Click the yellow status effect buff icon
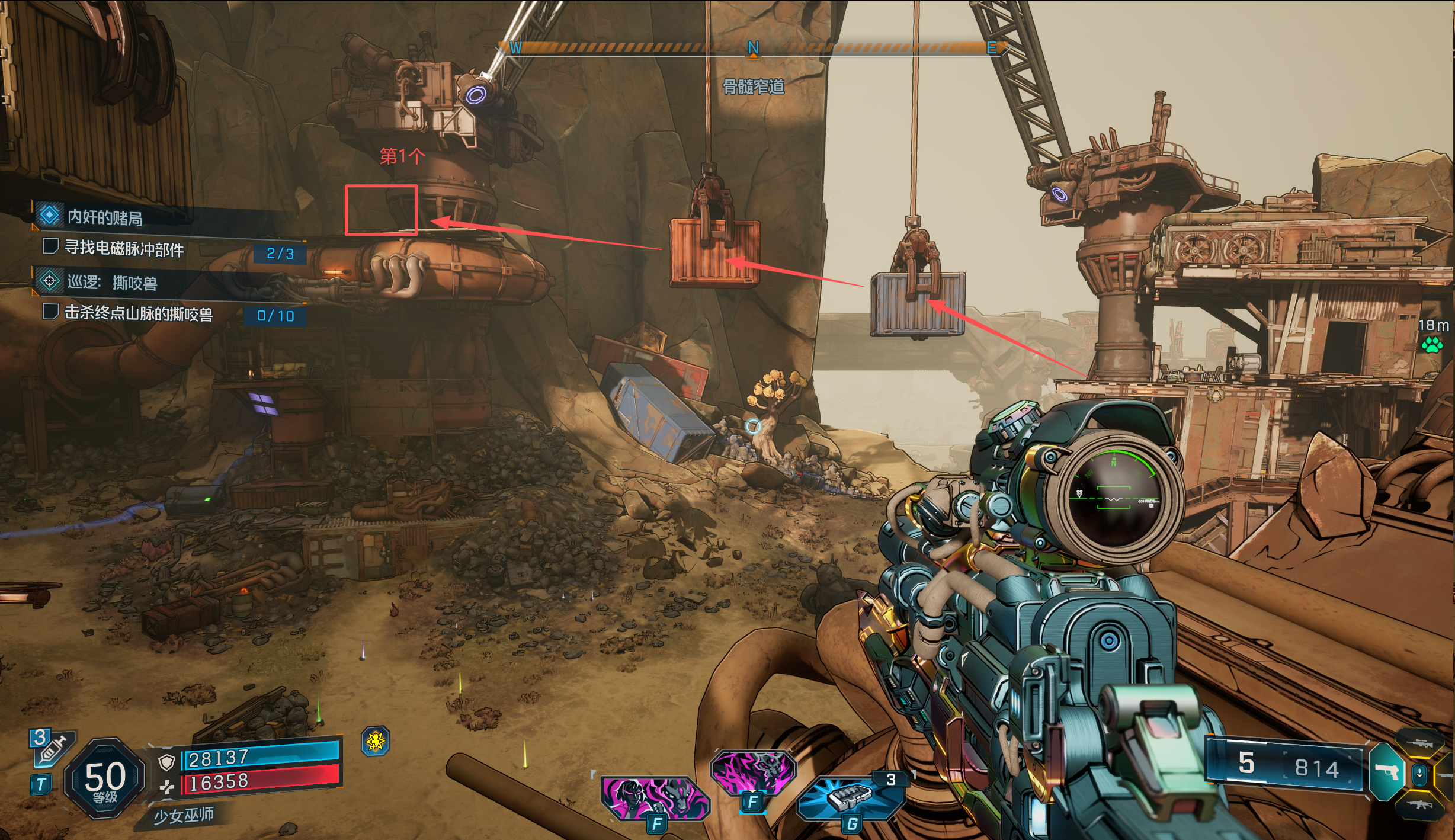This screenshot has height=840, width=1455. 376,740
